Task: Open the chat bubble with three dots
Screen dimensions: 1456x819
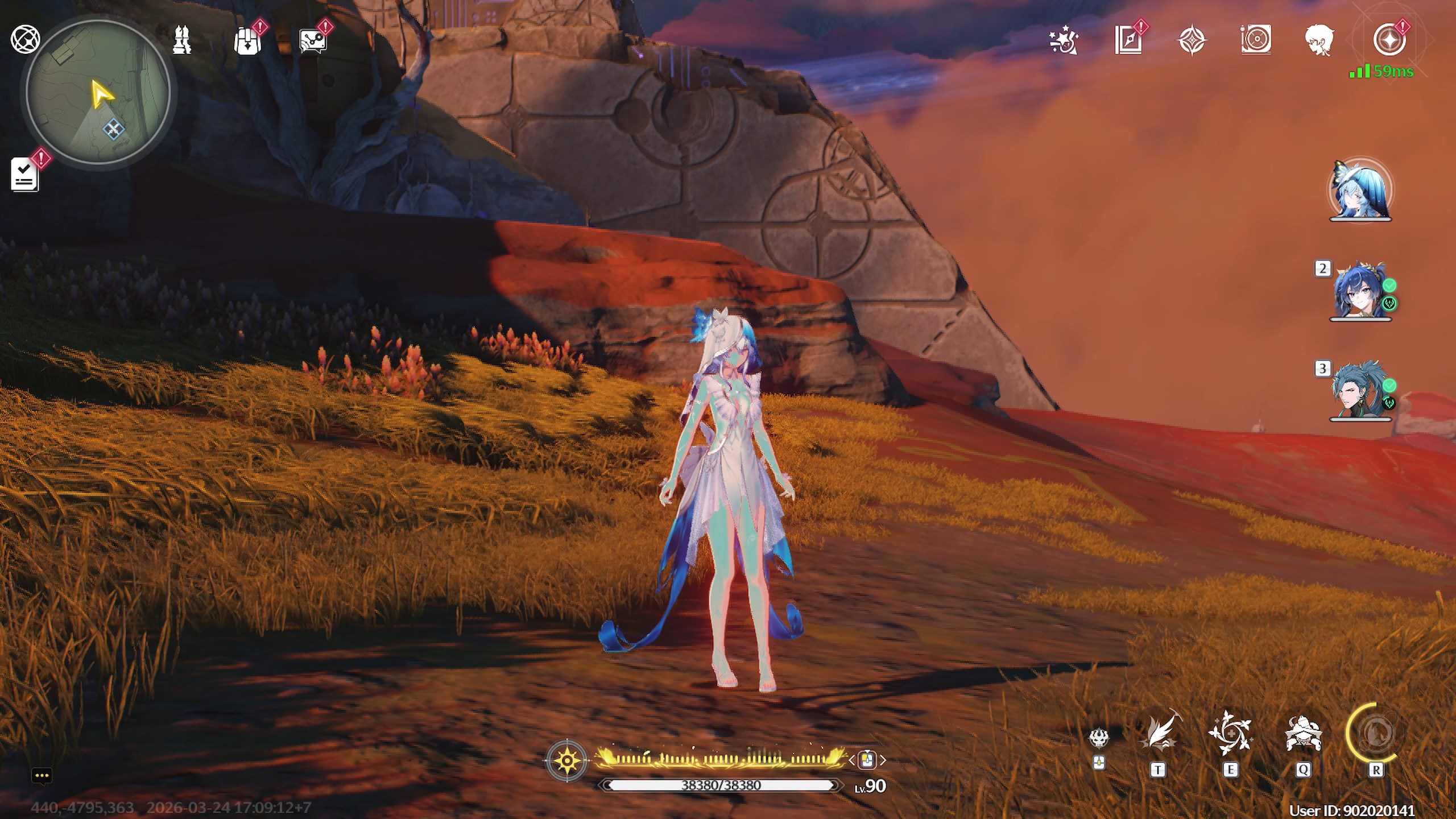Action: tap(42, 776)
